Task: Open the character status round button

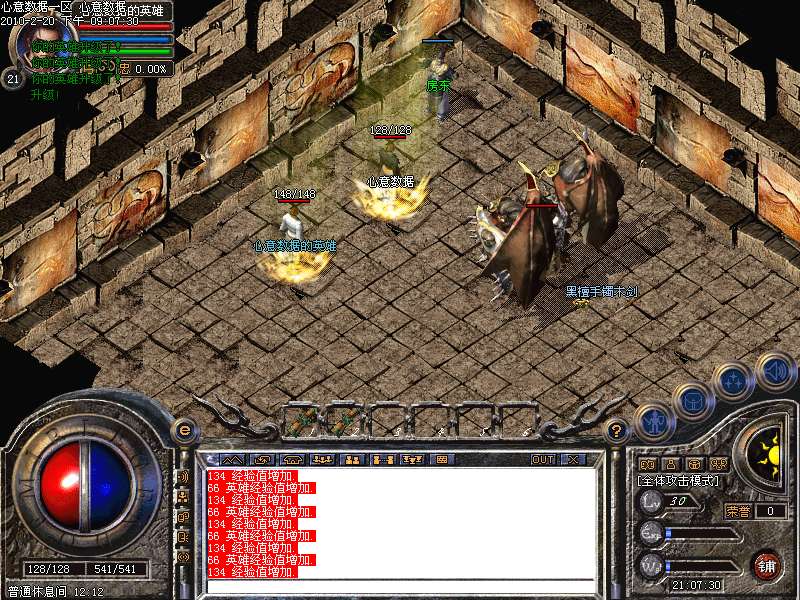Action: click(x=653, y=423)
